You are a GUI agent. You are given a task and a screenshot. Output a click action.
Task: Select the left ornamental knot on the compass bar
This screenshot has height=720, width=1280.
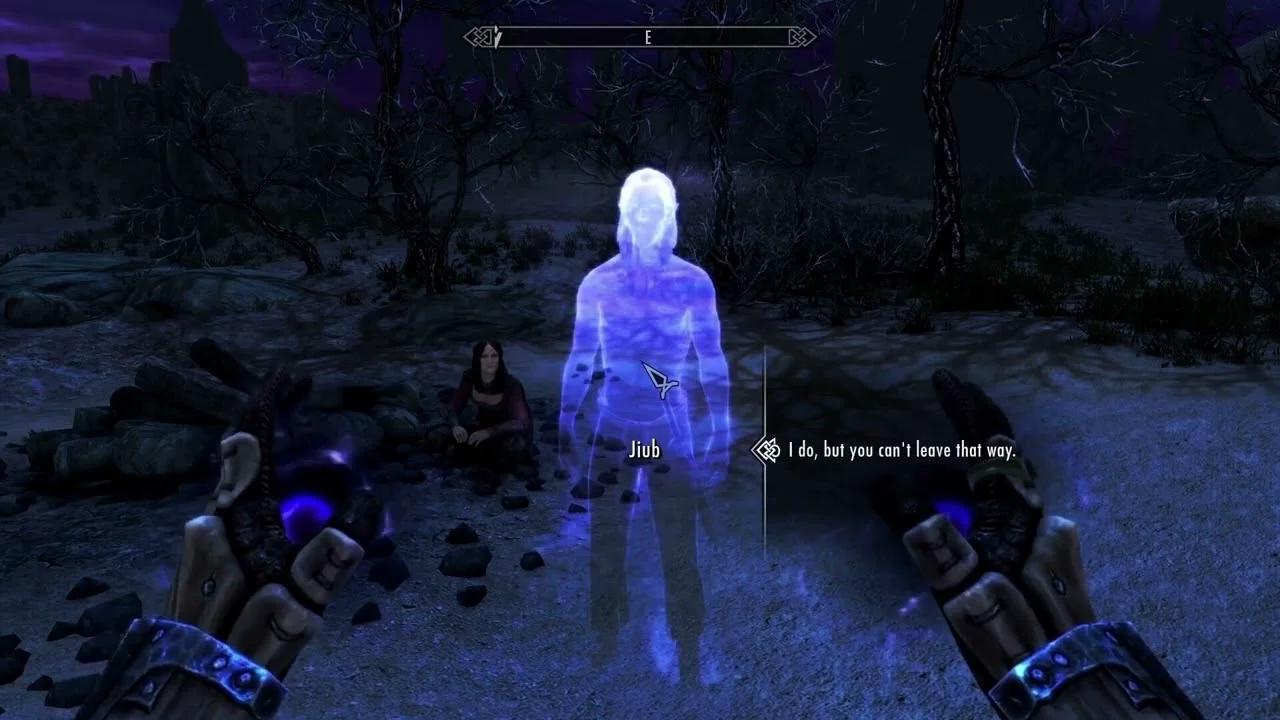[479, 37]
